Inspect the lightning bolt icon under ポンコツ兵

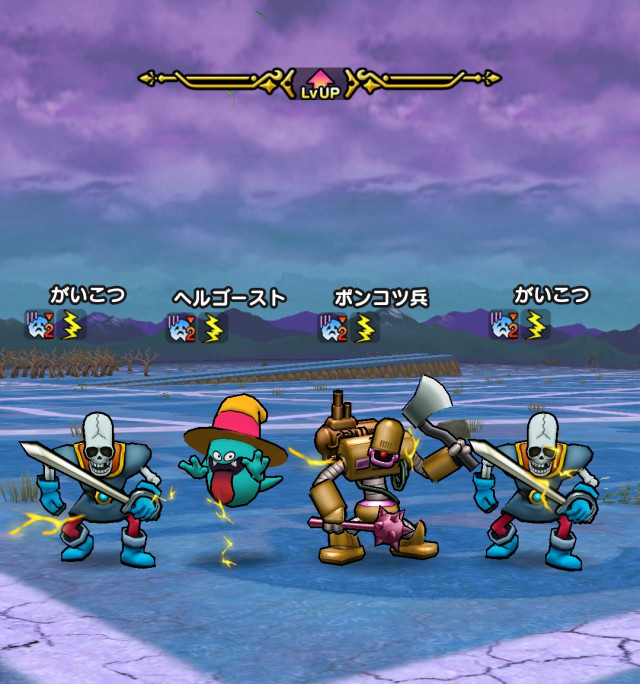point(366,328)
